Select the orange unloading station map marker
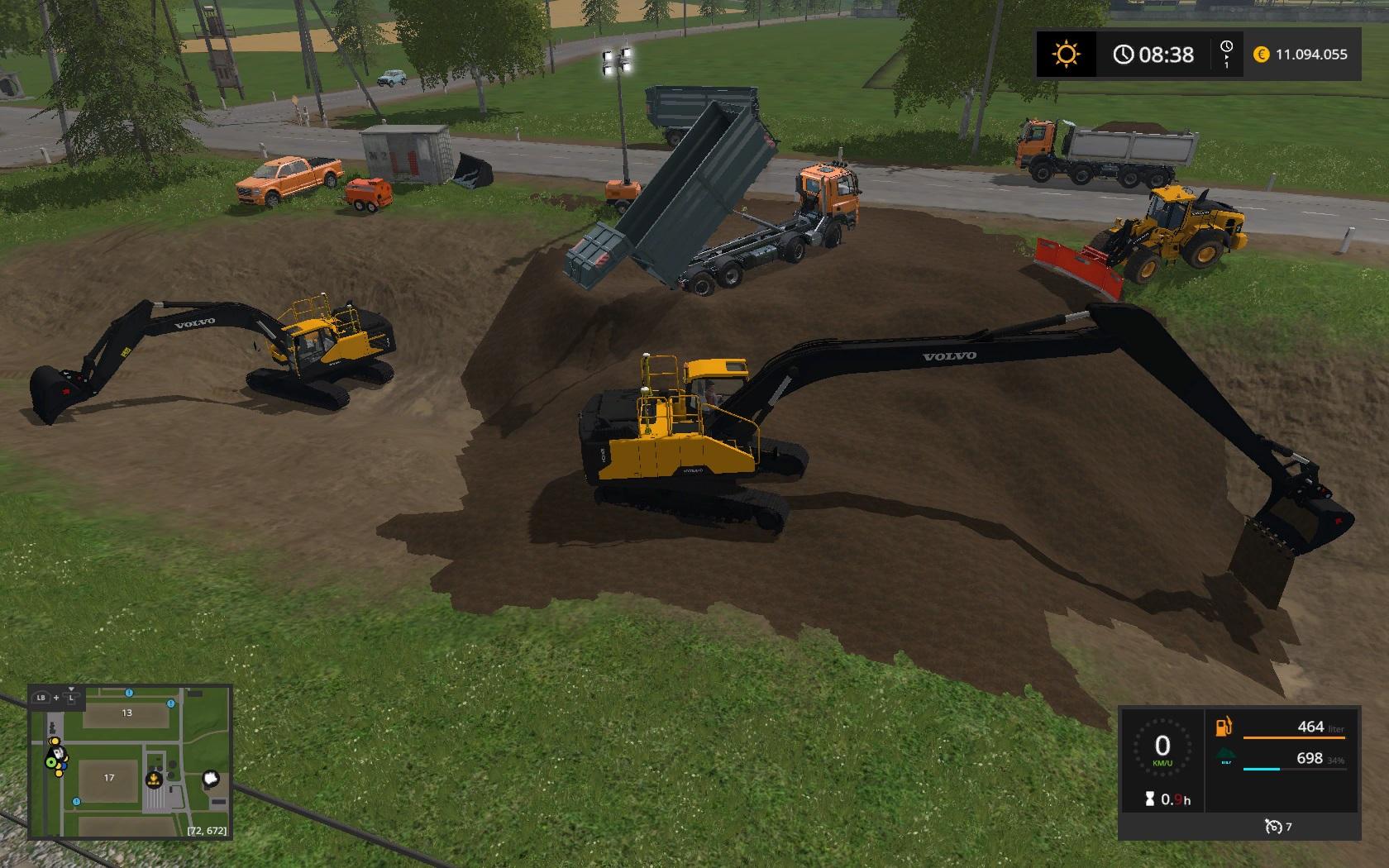This screenshot has height=868, width=1389. click(x=154, y=778)
